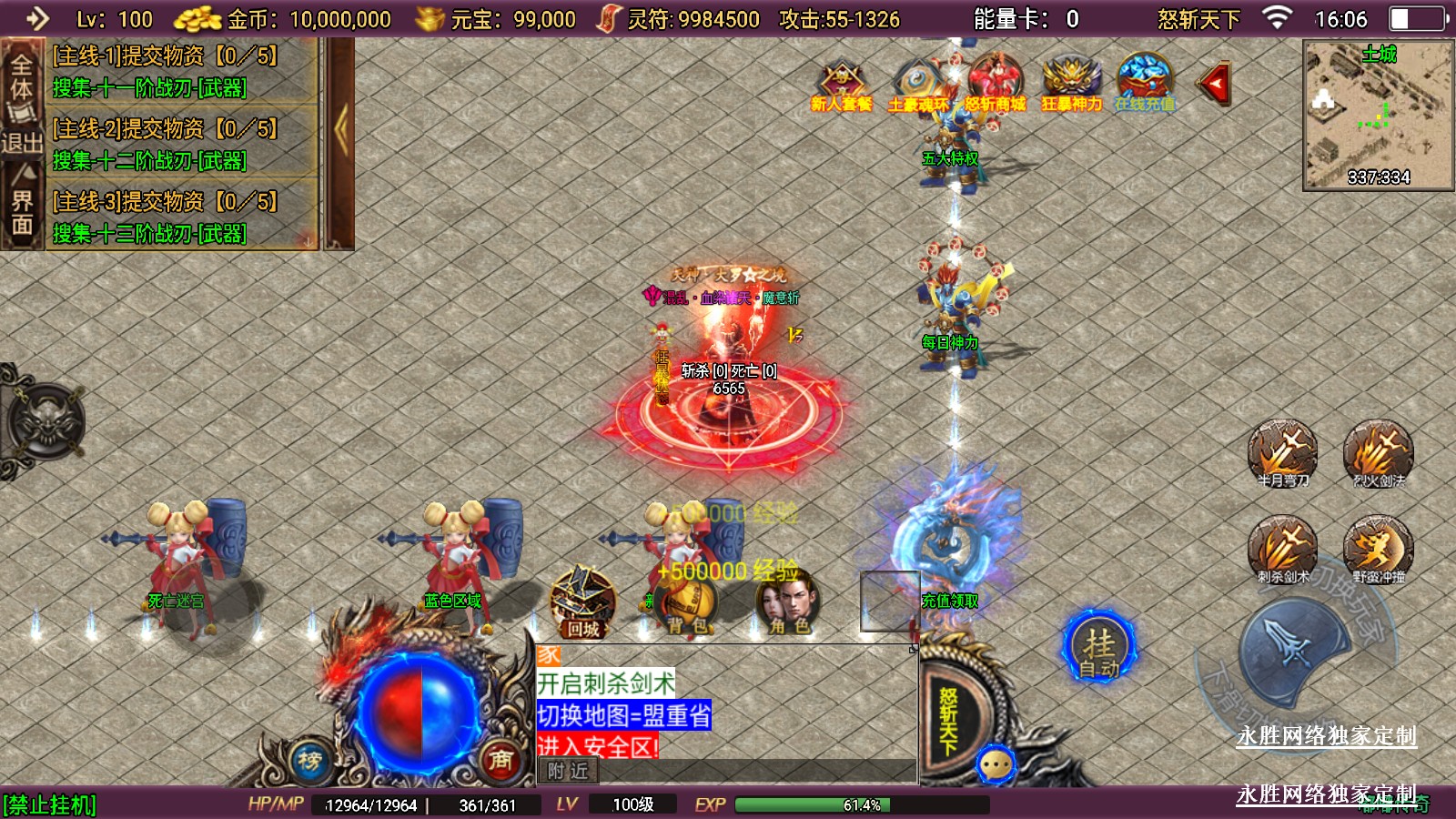Screen dimensions: 1456x819
Task: Collapse the top icon row with red arrow
Action: [1215, 85]
